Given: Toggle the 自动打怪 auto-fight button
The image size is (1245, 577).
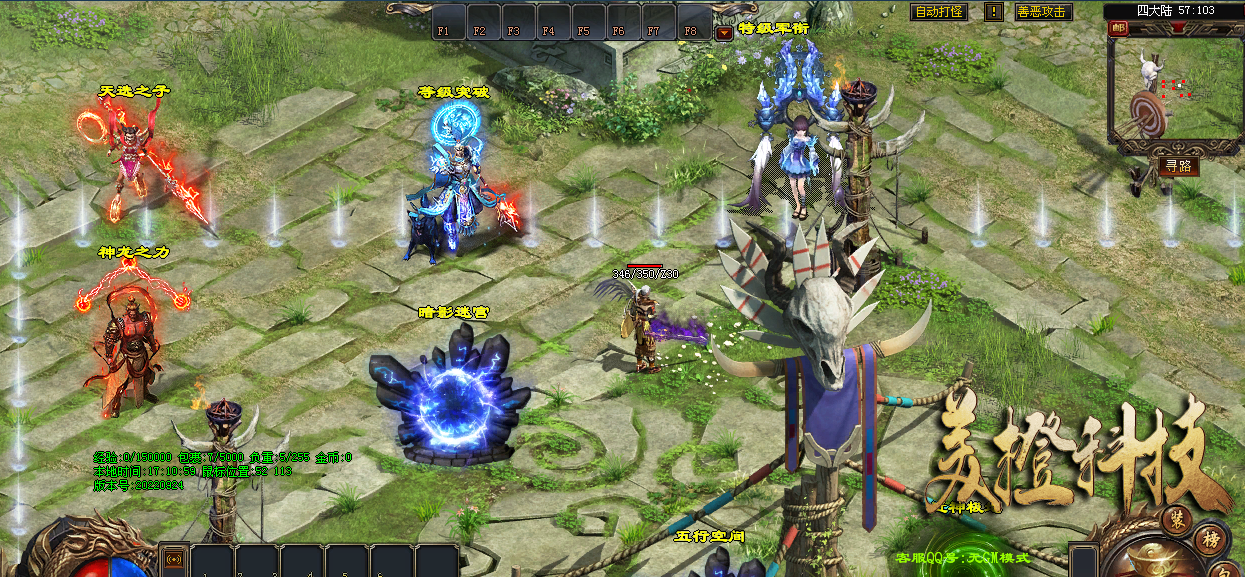Looking at the screenshot, I should pos(939,12).
